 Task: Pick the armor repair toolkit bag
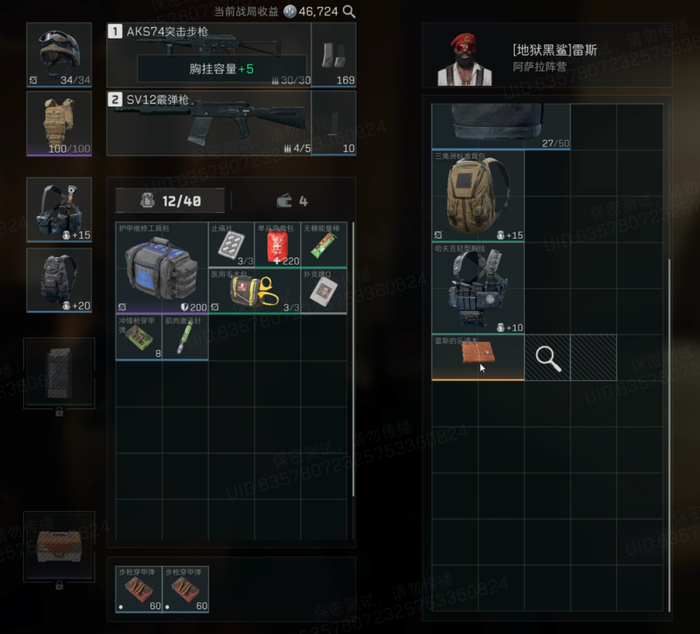[x=161, y=267]
